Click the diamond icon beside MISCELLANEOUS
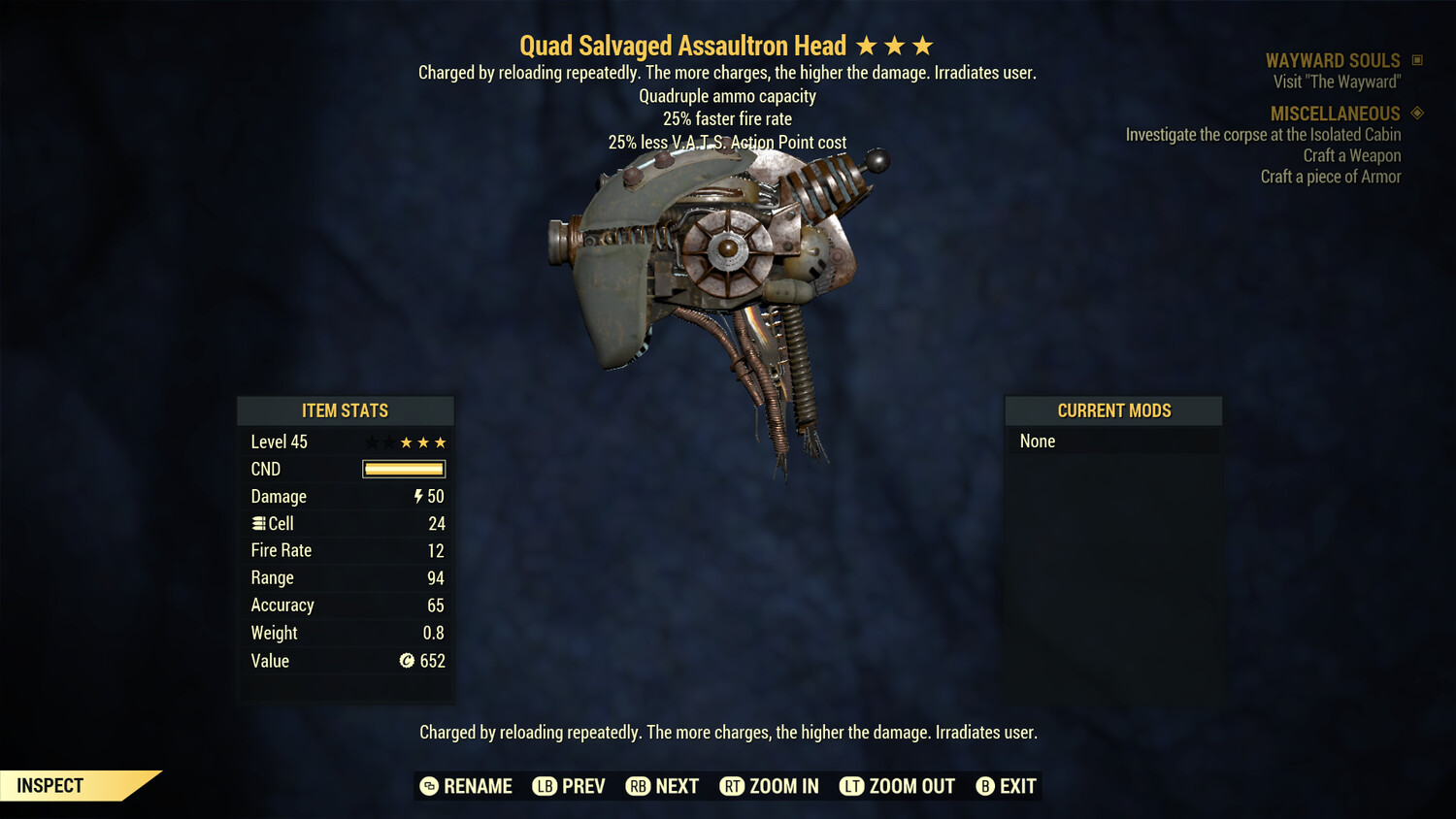The height and width of the screenshot is (819, 1456). pyautogui.click(x=1415, y=114)
